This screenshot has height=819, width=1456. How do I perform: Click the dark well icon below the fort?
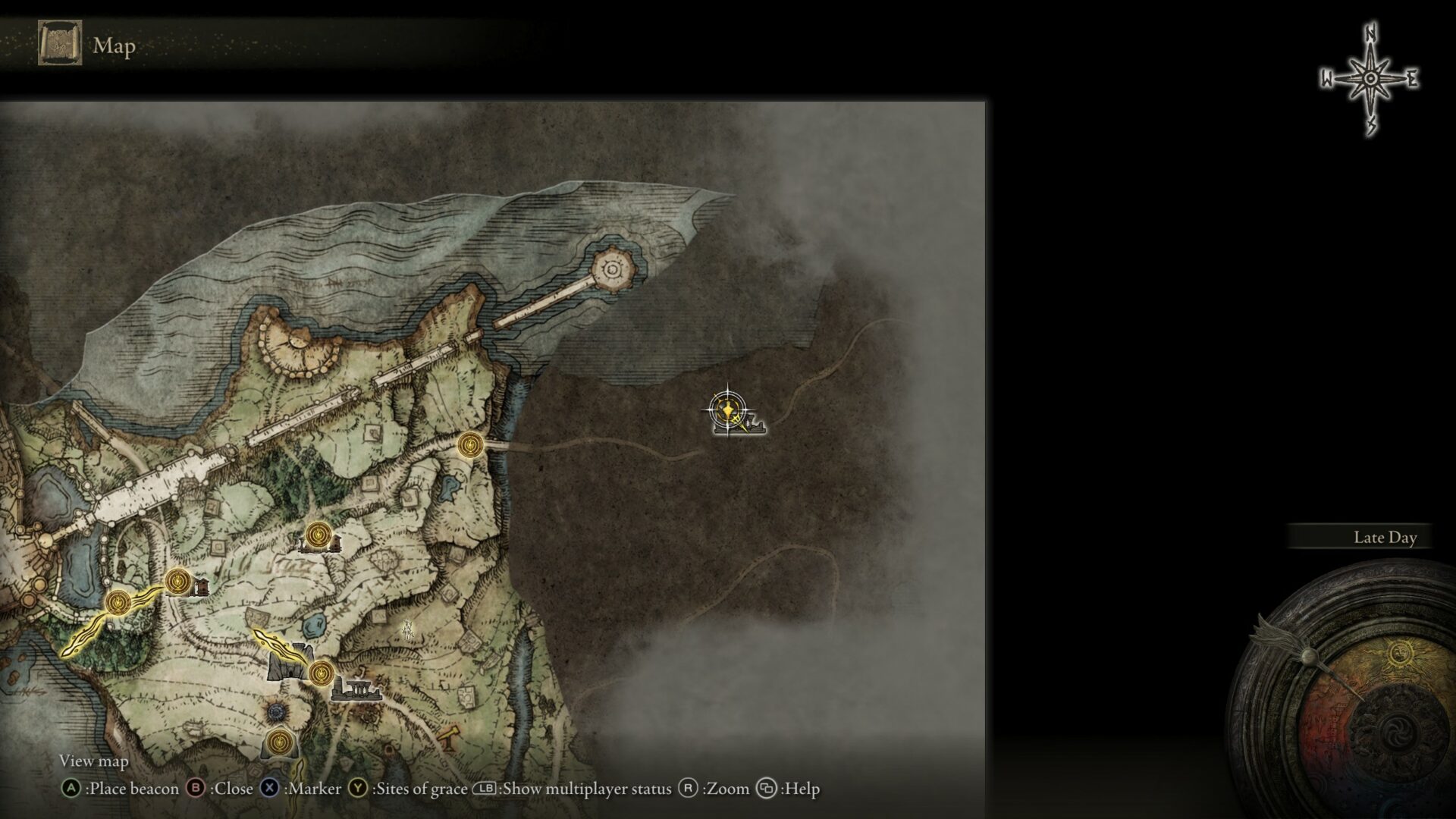point(275,711)
